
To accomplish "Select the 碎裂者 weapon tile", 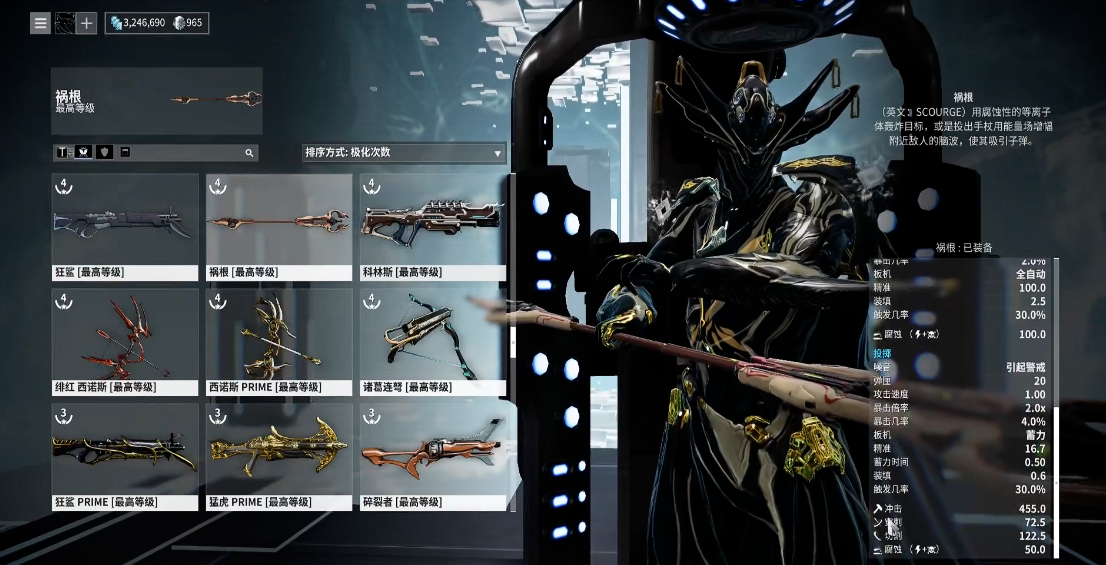I will (x=433, y=456).
